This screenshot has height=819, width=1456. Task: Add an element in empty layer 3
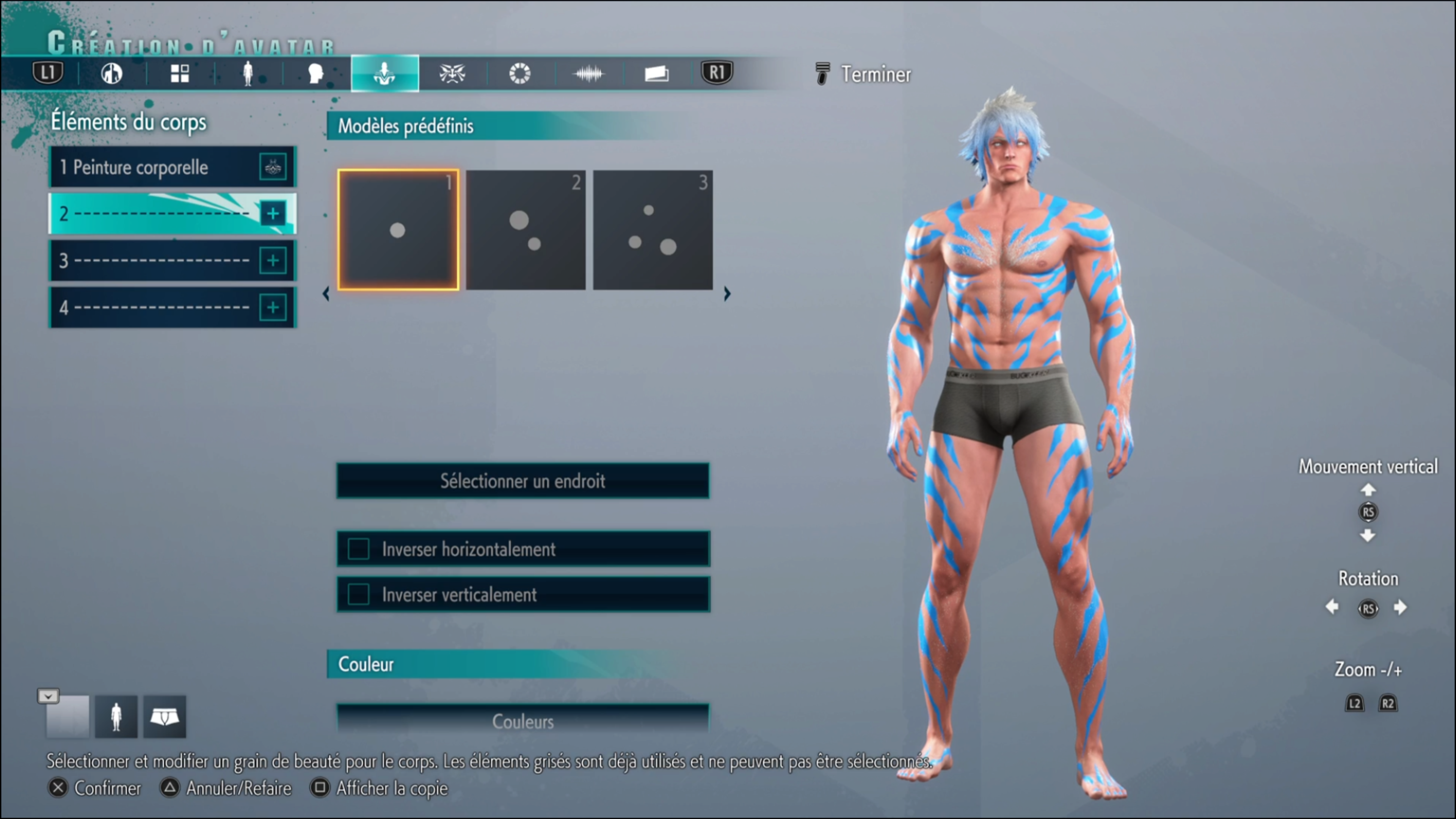point(273,260)
